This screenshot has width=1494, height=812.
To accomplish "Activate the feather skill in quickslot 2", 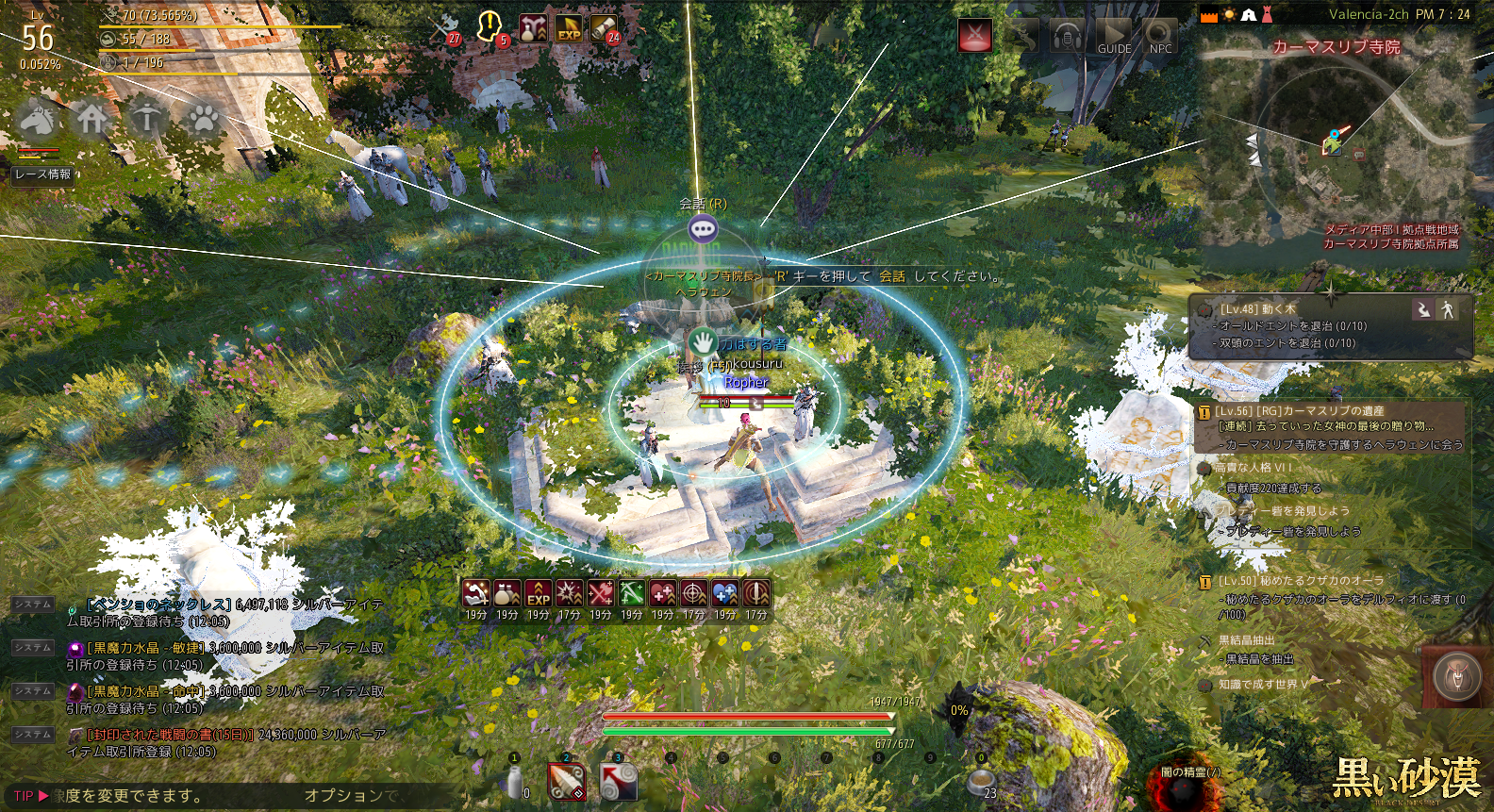I will 567,783.
